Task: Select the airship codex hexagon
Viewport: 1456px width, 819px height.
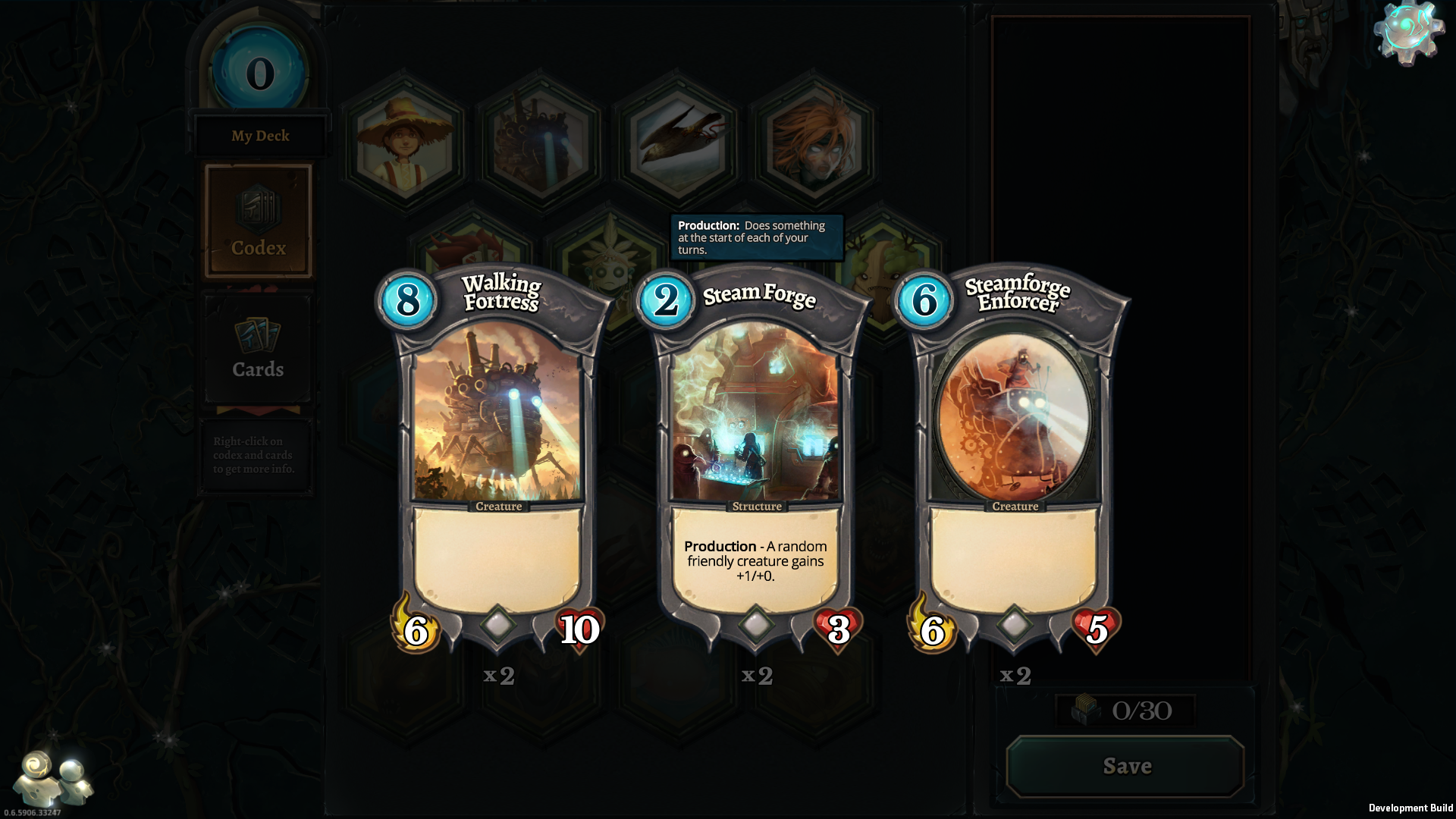Action: coord(677,140)
